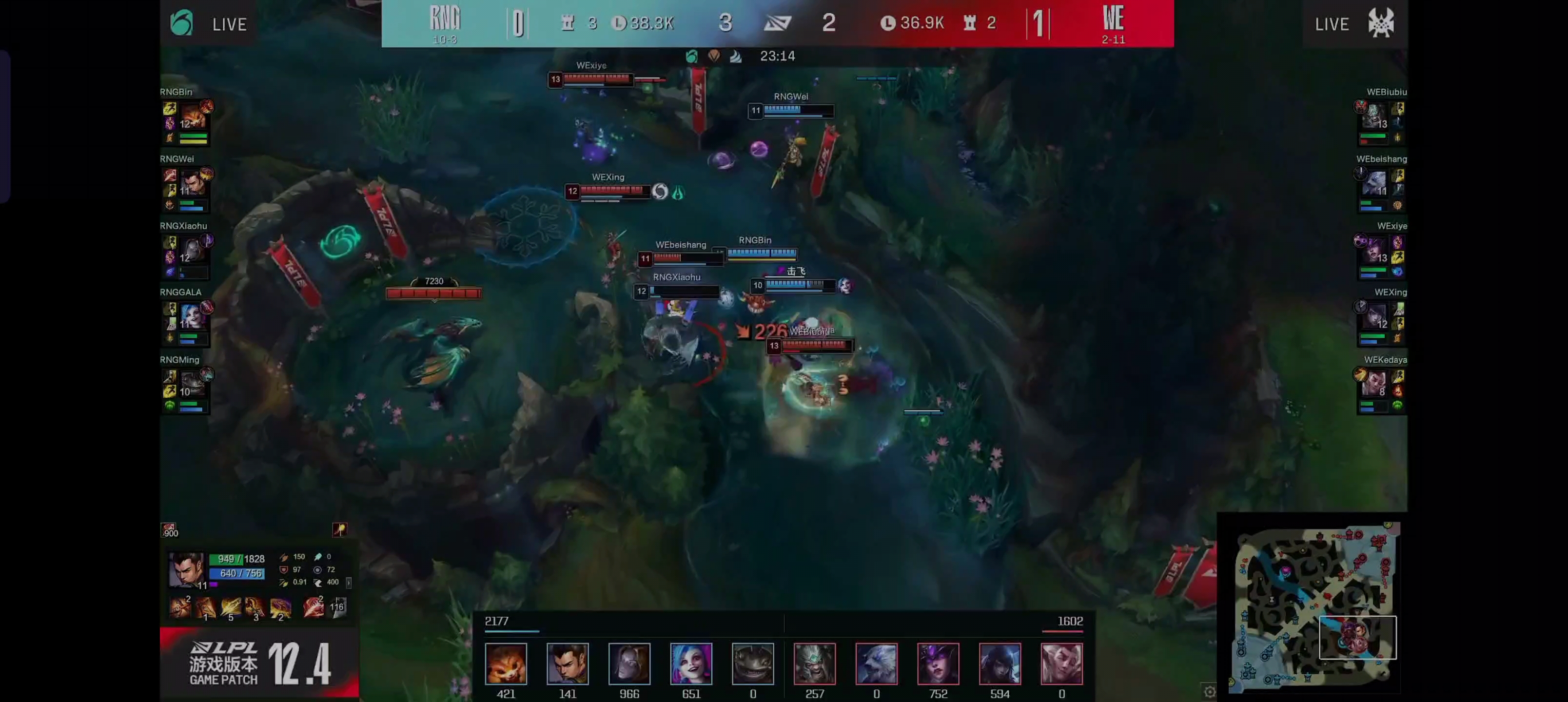The height and width of the screenshot is (702, 1568).
Task: Open settings gear beside the minimap
Action: tap(1210, 691)
